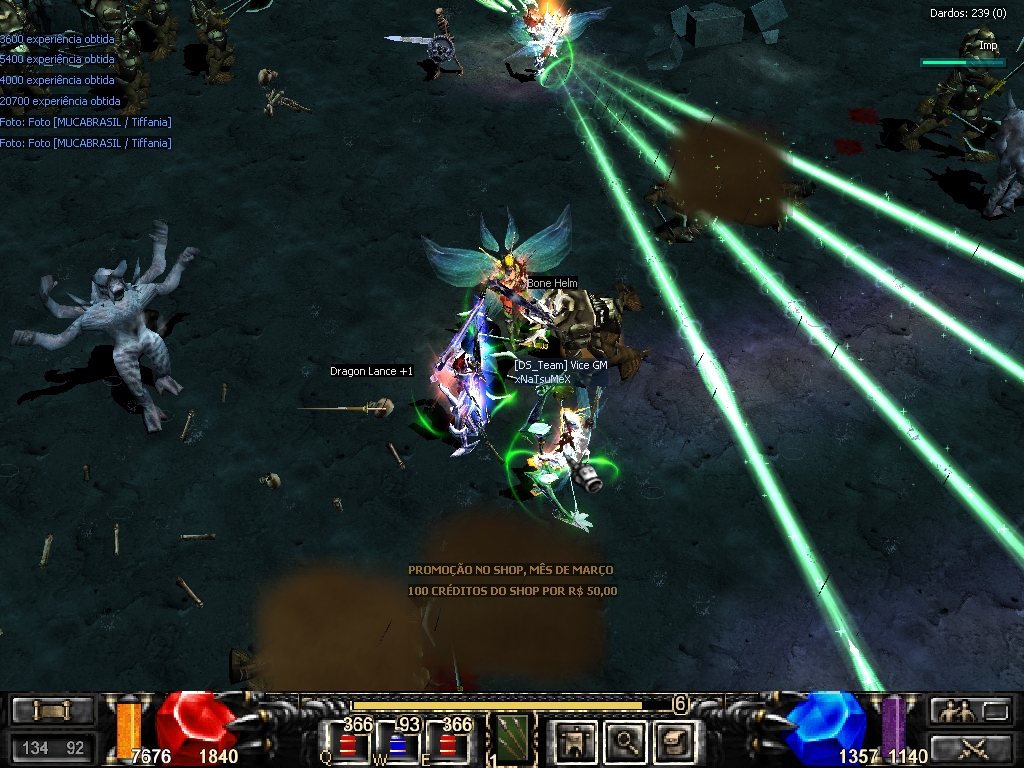This screenshot has height=768, width=1024.
Task: Click the crossed swords button
Action: (969, 747)
